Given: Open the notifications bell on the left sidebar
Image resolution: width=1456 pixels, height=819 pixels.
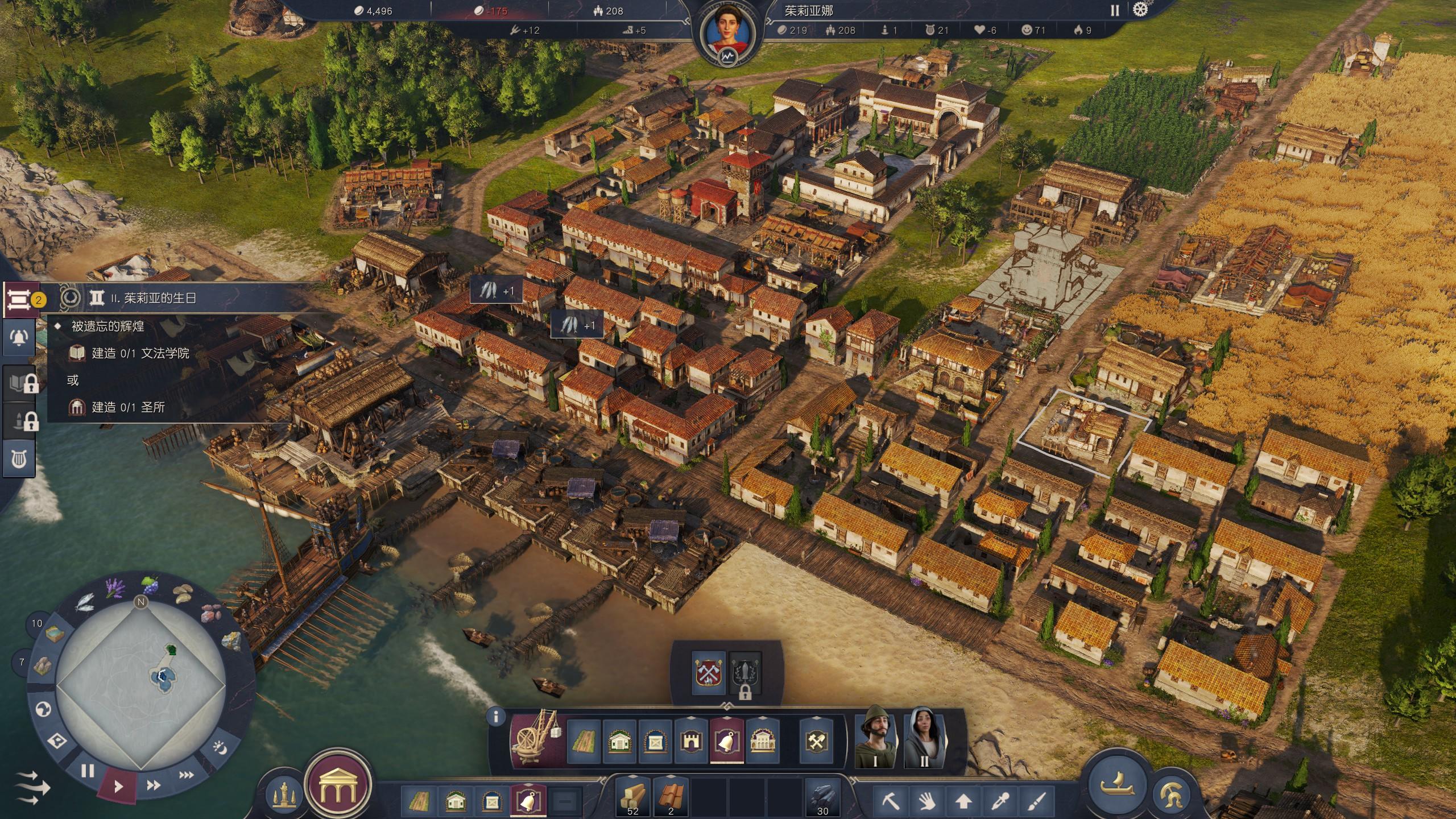Looking at the screenshot, I should [x=19, y=338].
